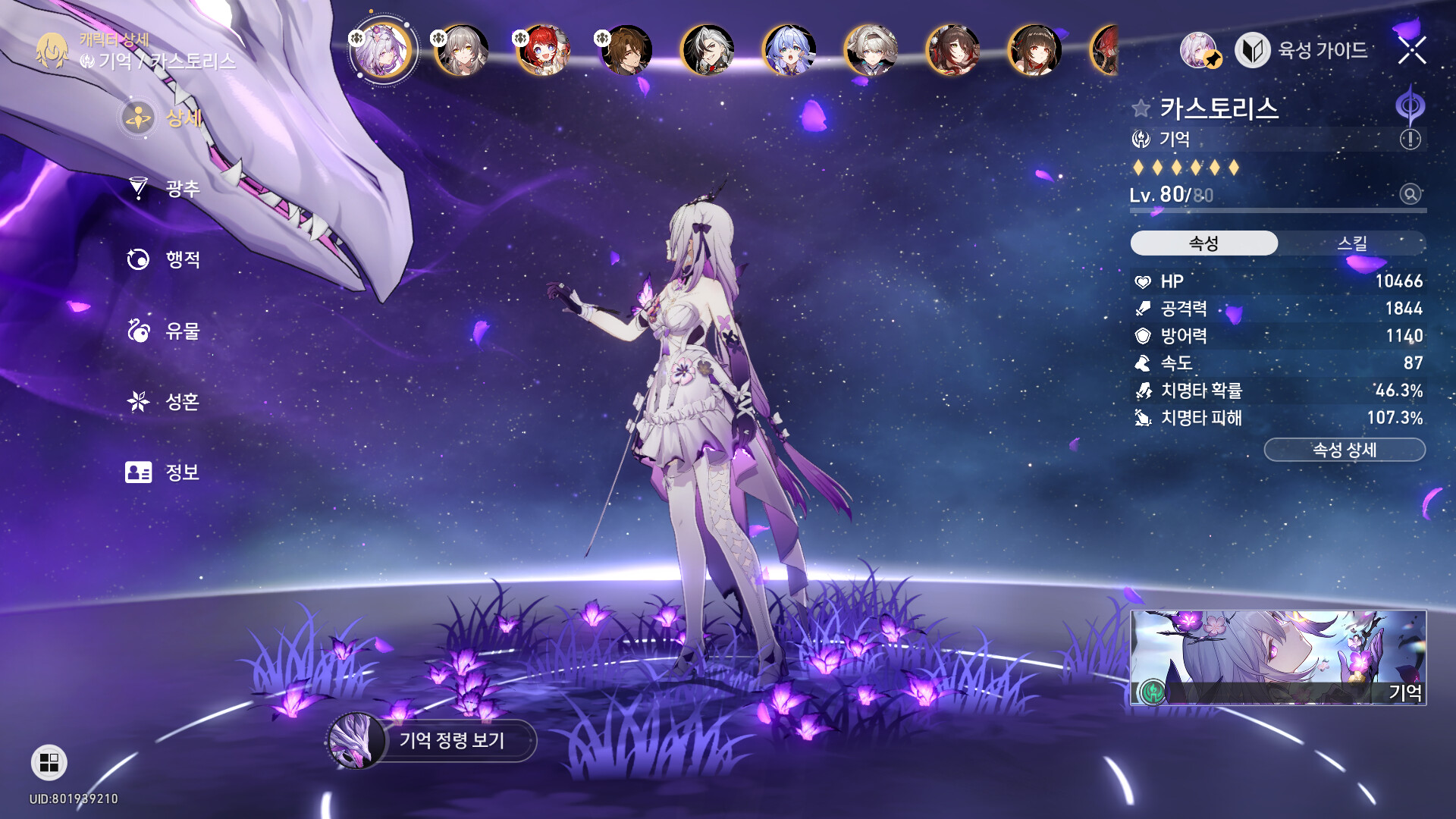Select the 상세 (Details) menu entry
1456x819 pixels.
181,118
